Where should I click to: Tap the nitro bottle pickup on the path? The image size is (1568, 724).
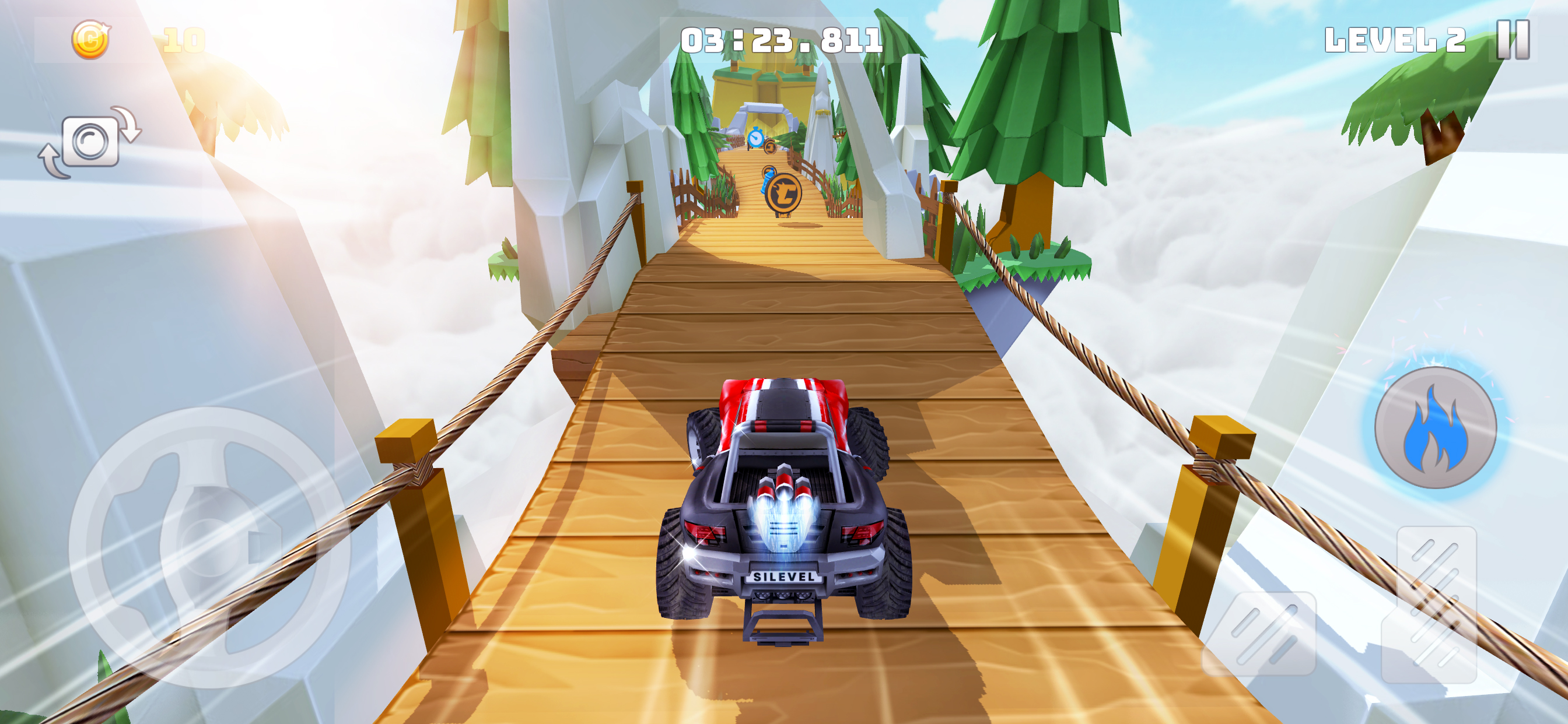point(768,182)
